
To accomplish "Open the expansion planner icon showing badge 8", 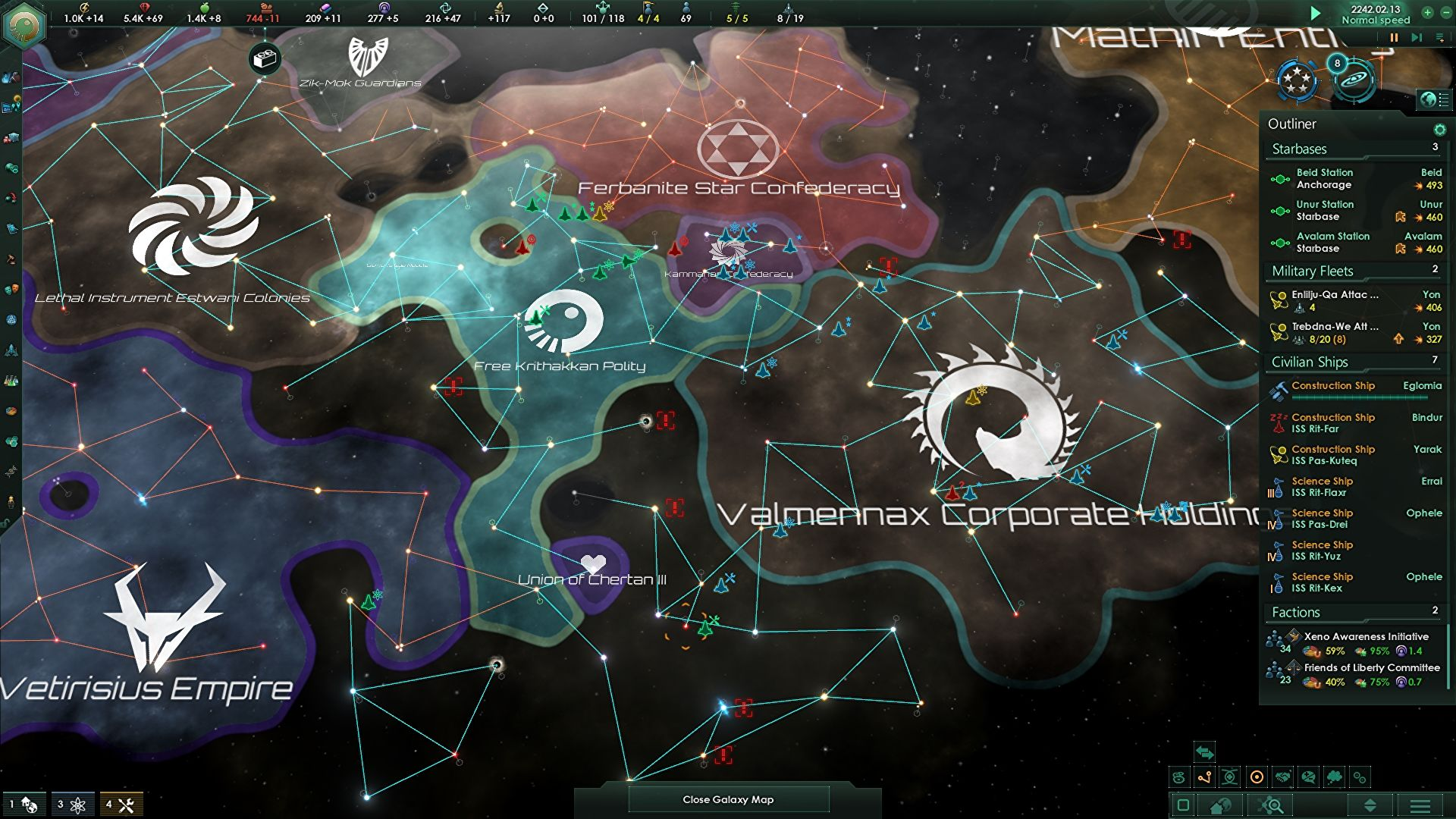I will pyautogui.click(x=1355, y=82).
